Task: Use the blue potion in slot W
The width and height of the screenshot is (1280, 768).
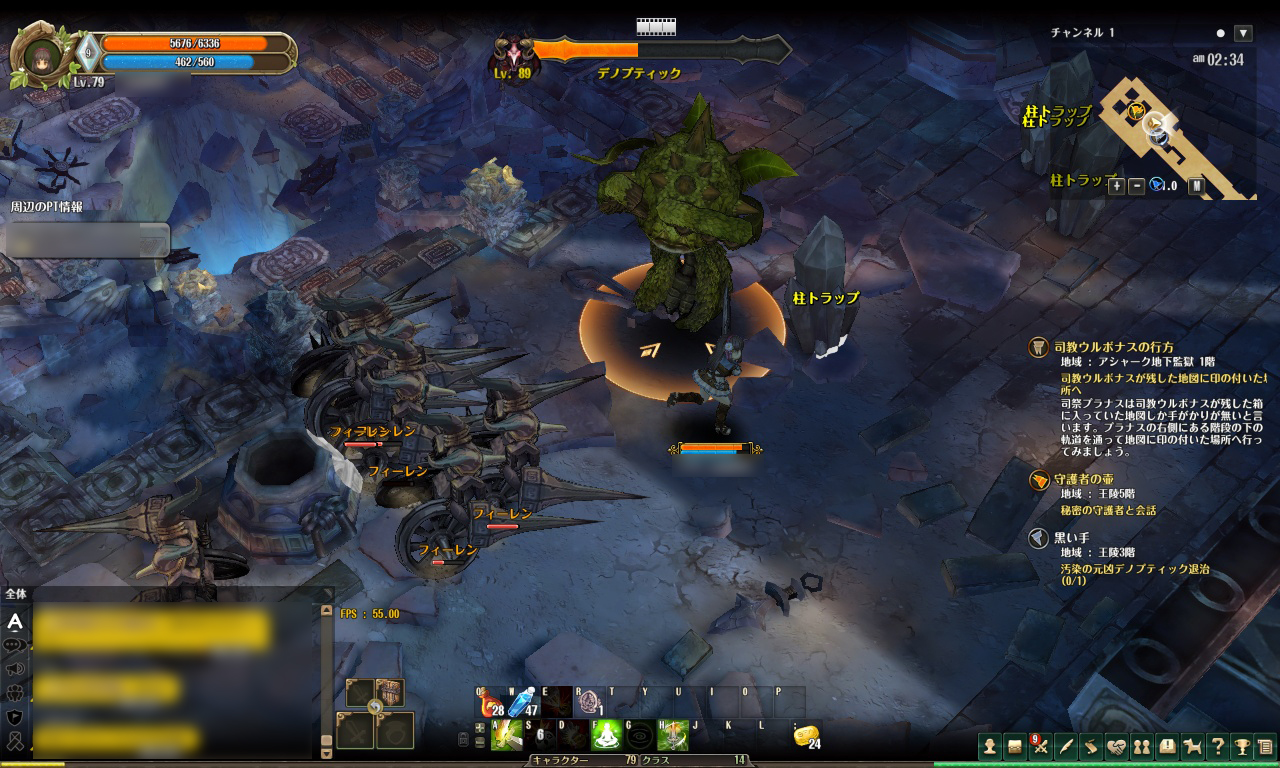Action: 523,703
